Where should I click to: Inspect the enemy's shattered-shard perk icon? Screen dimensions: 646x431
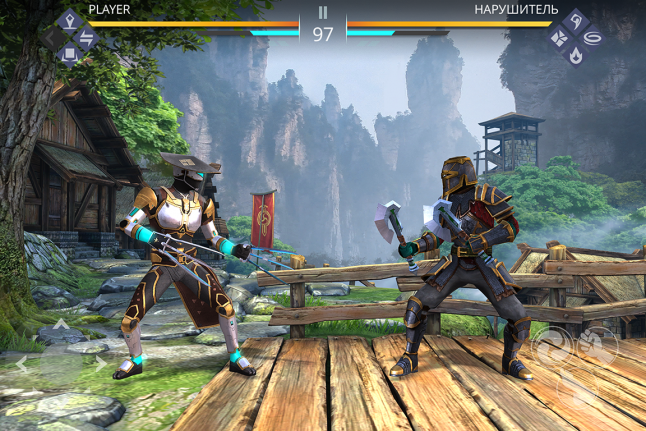(x=559, y=38)
